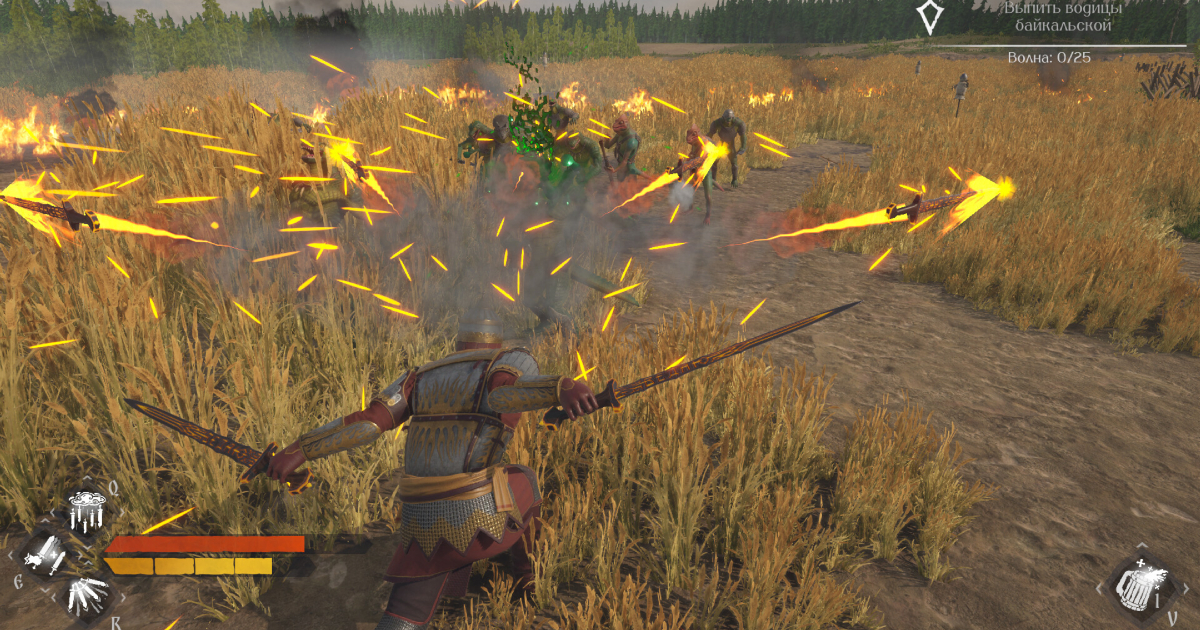Click the diamond quest marker icon

pos(929,16)
